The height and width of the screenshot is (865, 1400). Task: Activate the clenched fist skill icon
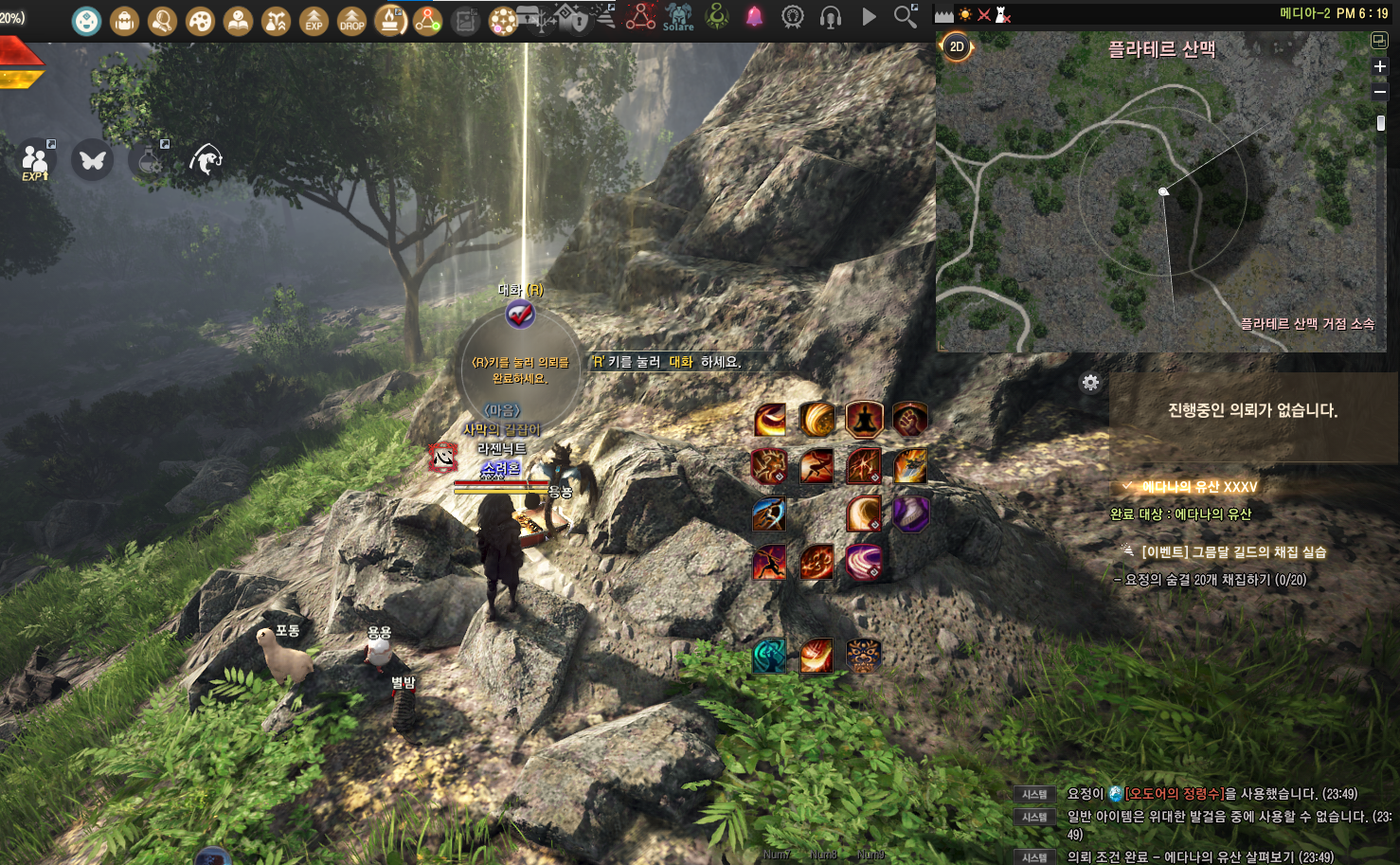910,419
